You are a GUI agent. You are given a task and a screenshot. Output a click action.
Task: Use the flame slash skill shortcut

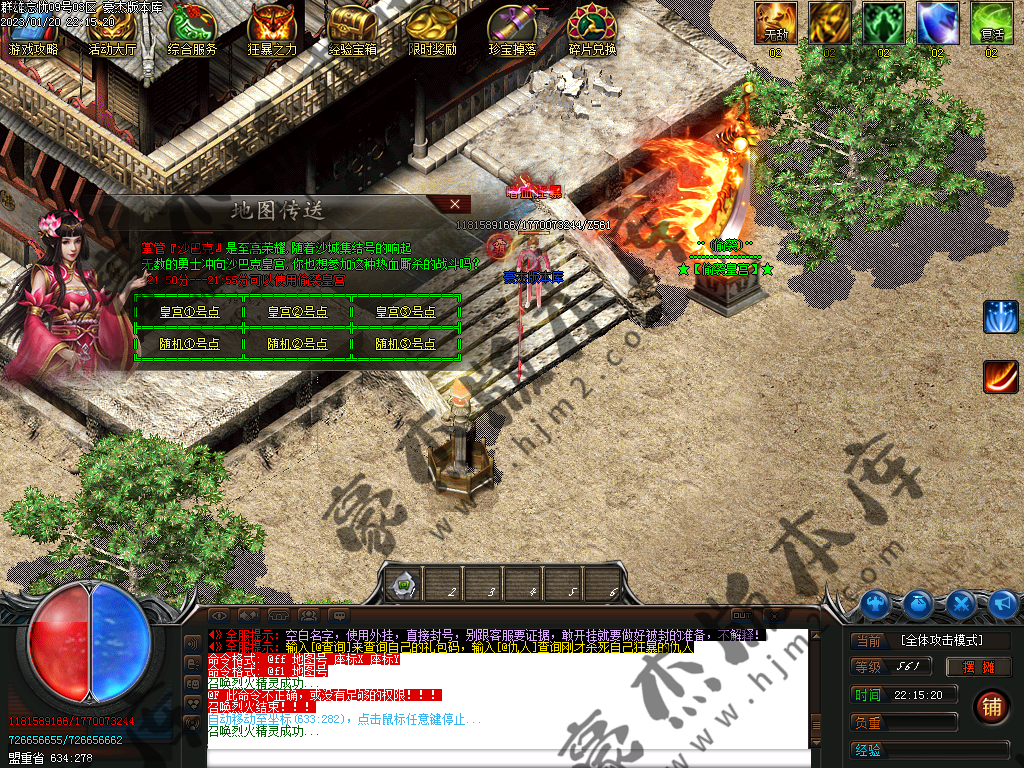coord(1000,376)
